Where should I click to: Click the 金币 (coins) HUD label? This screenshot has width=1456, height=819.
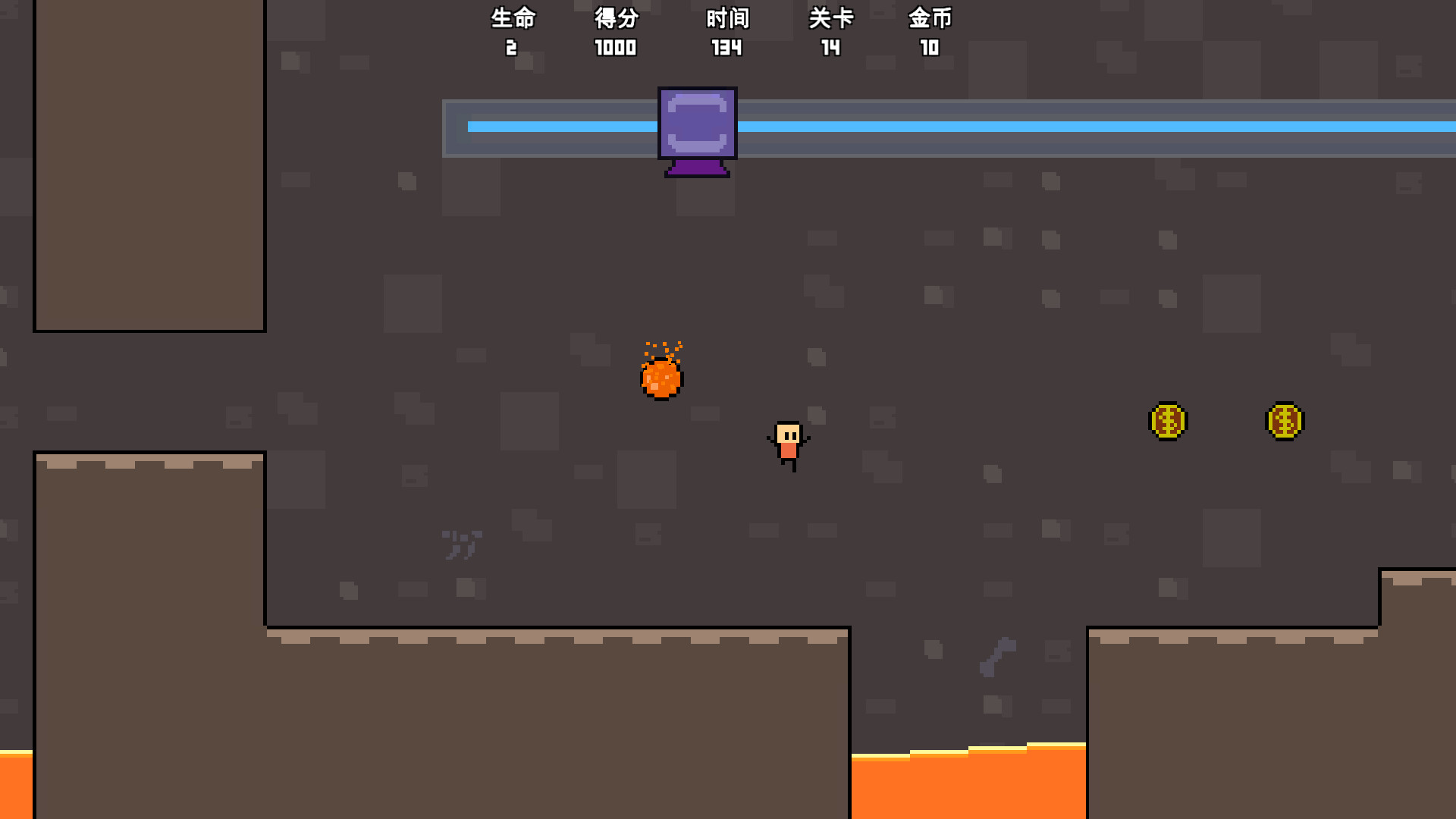[931, 19]
